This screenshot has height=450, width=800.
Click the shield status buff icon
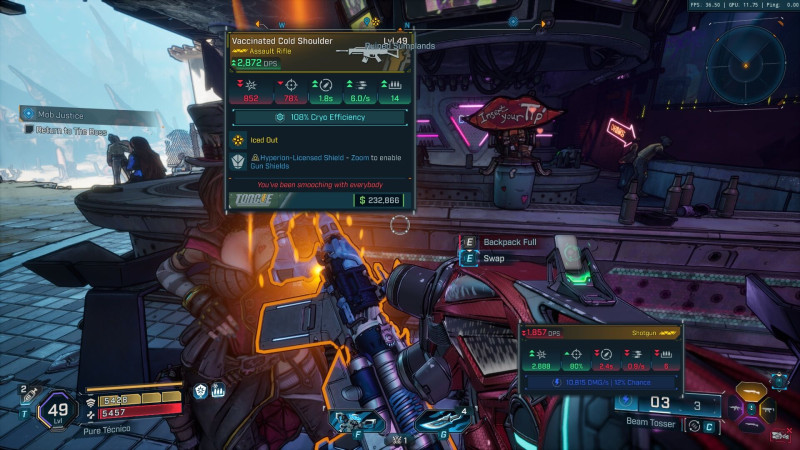click(201, 391)
